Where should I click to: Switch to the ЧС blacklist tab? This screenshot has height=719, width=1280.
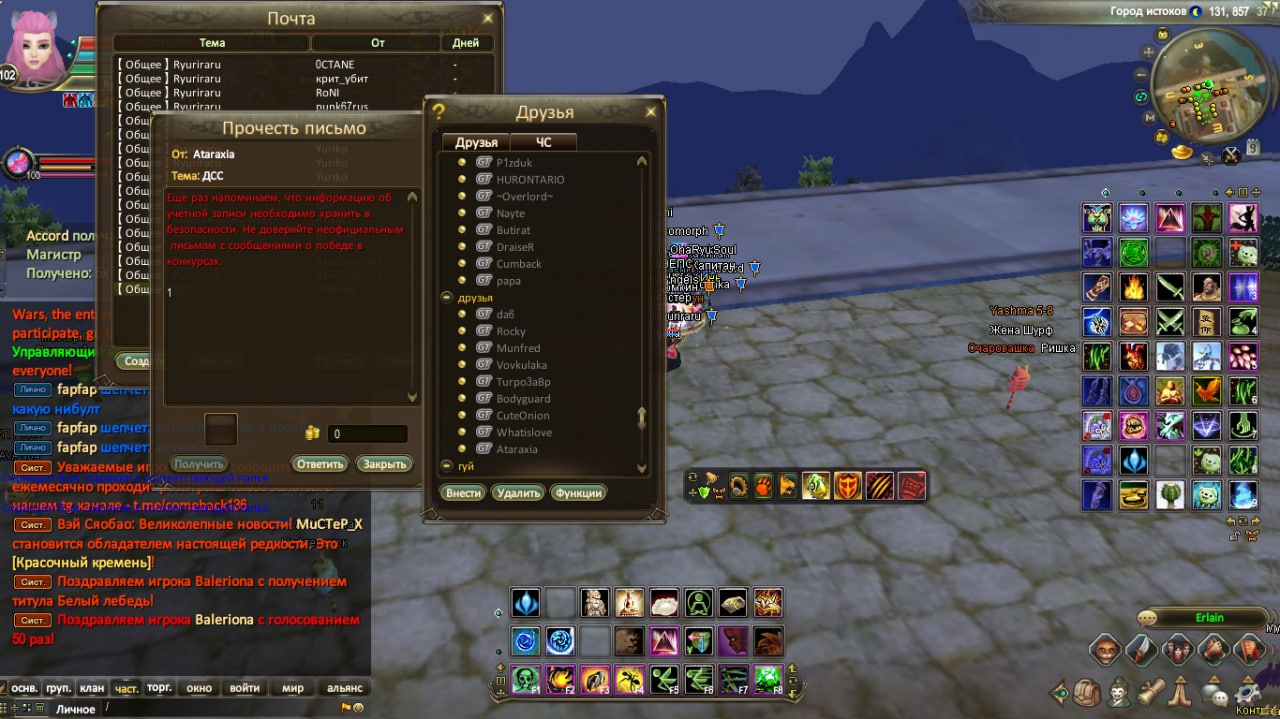(x=543, y=142)
